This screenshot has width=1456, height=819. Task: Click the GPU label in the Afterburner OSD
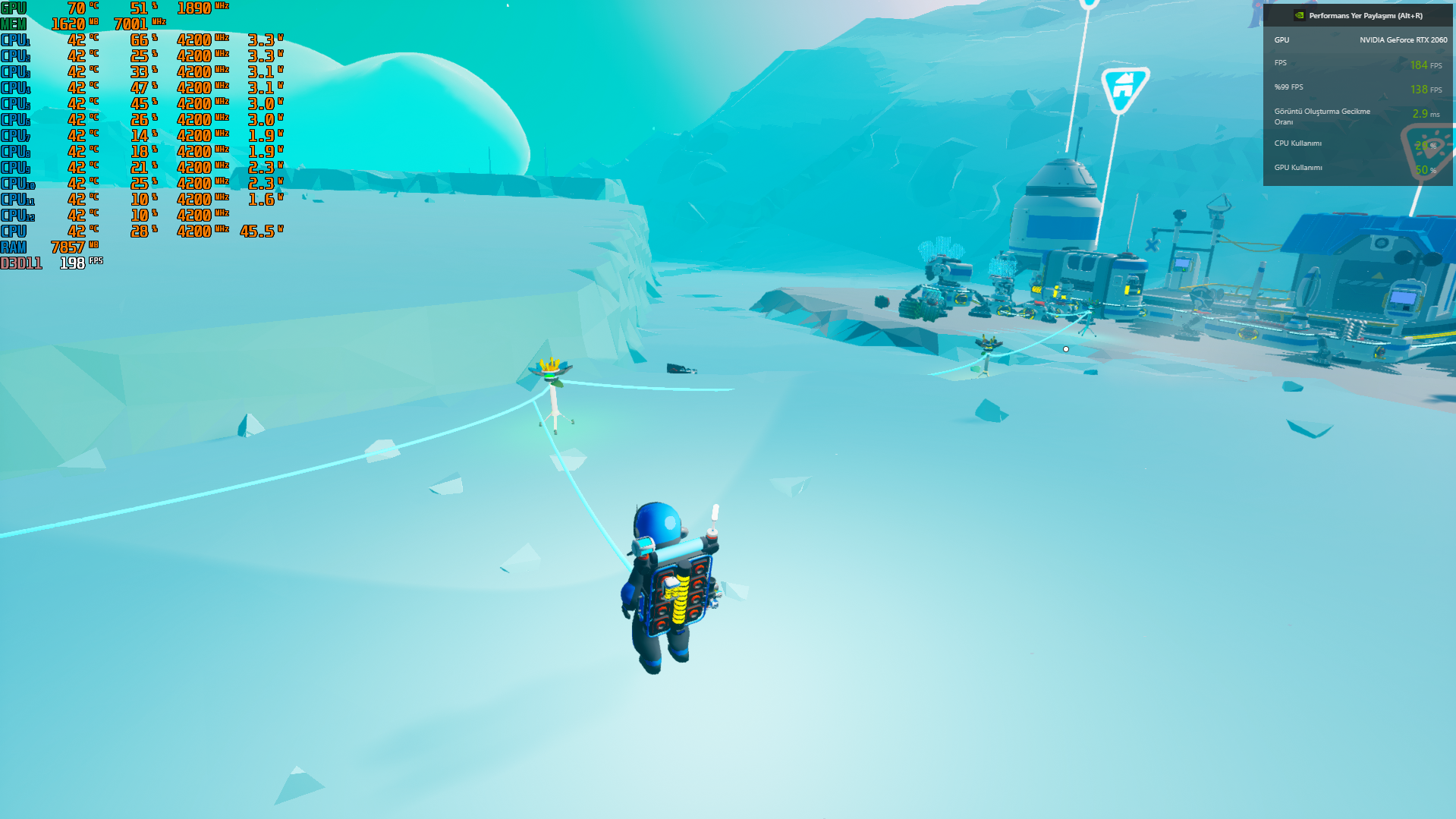pos(14,7)
